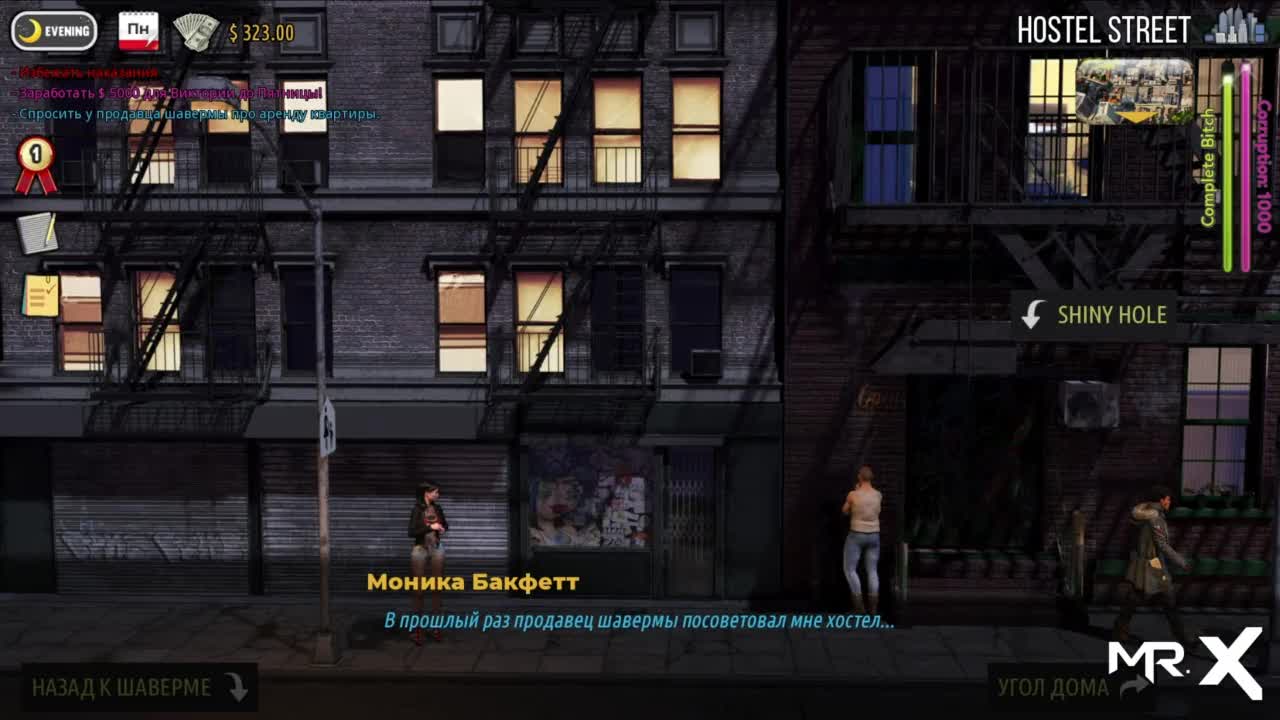1280x720 pixels.
Task: Open the notepad journal icon
Action: (37, 233)
